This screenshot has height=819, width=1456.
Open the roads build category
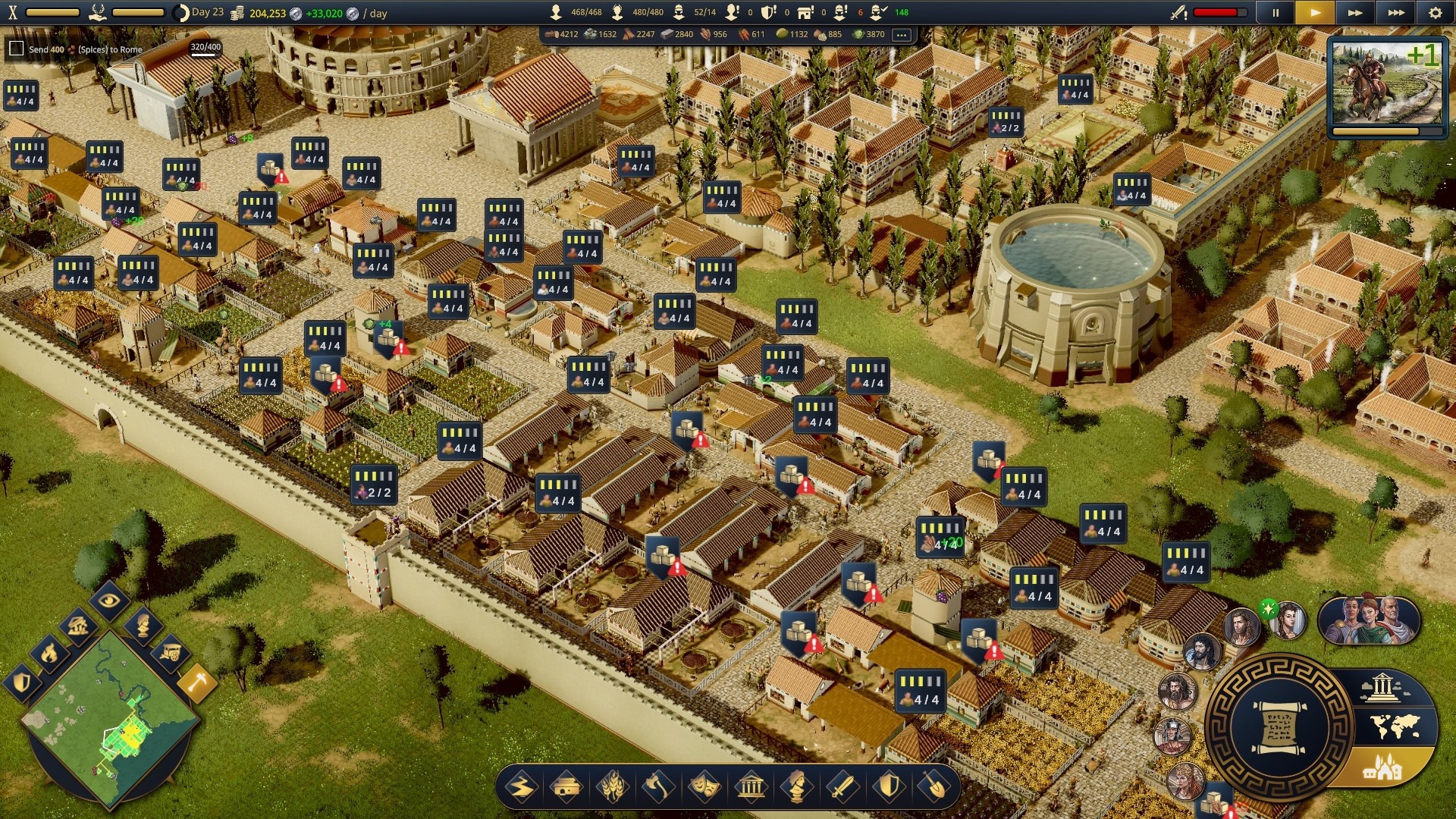tap(522, 787)
